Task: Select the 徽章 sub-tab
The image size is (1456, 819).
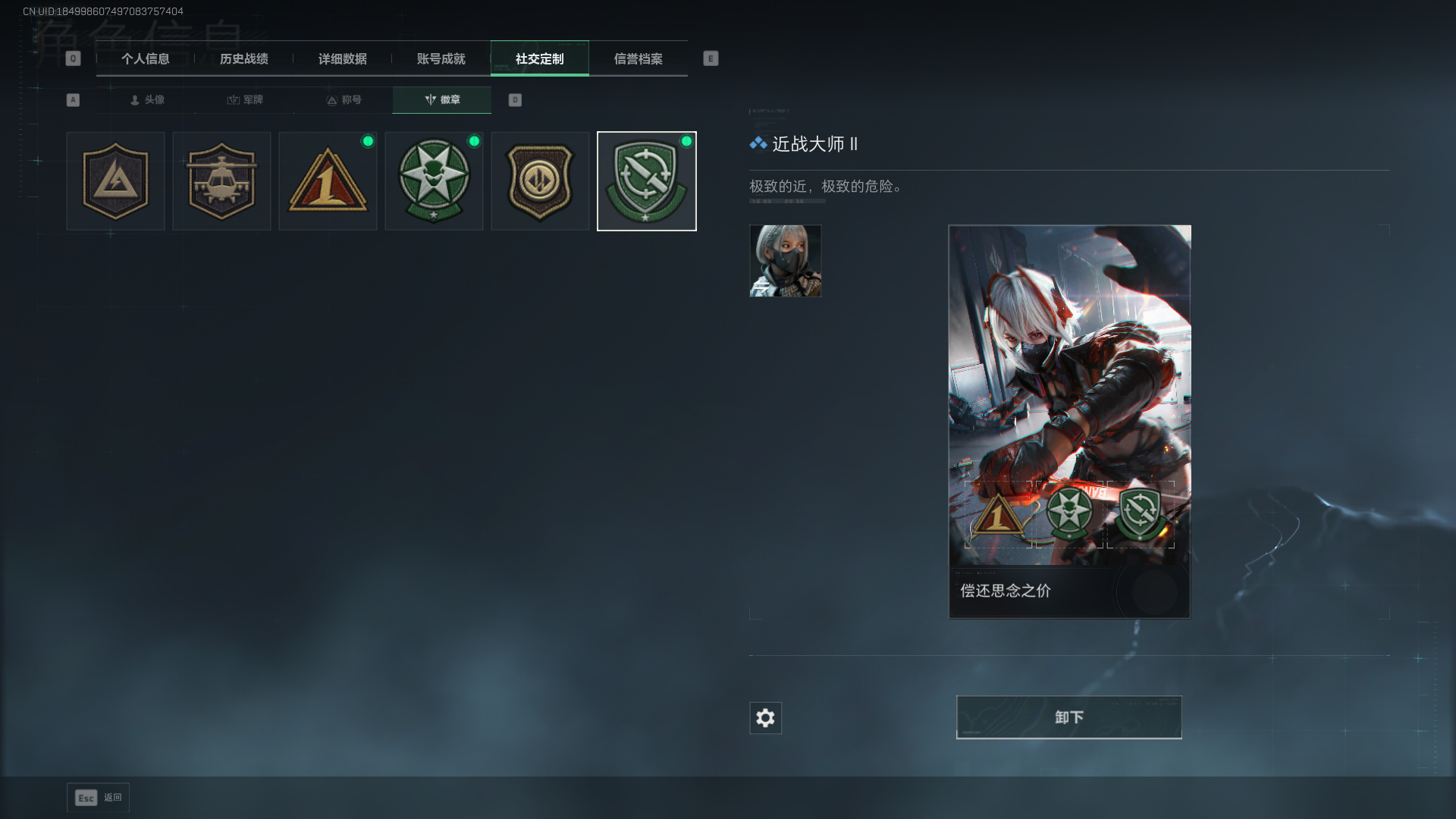Action: [442, 100]
